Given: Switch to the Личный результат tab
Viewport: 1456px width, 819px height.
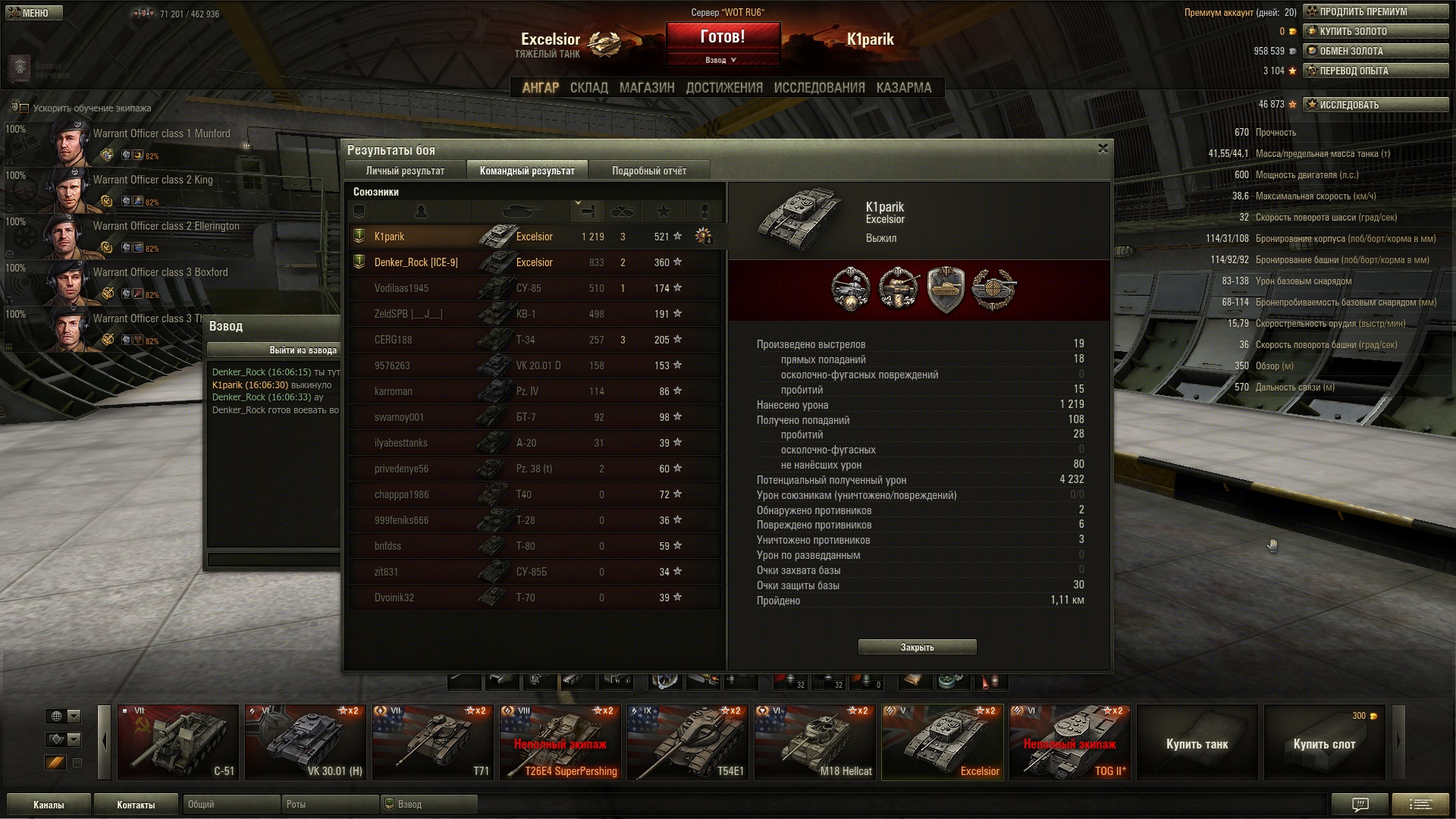Looking at the screenshot, I should 405,171.
